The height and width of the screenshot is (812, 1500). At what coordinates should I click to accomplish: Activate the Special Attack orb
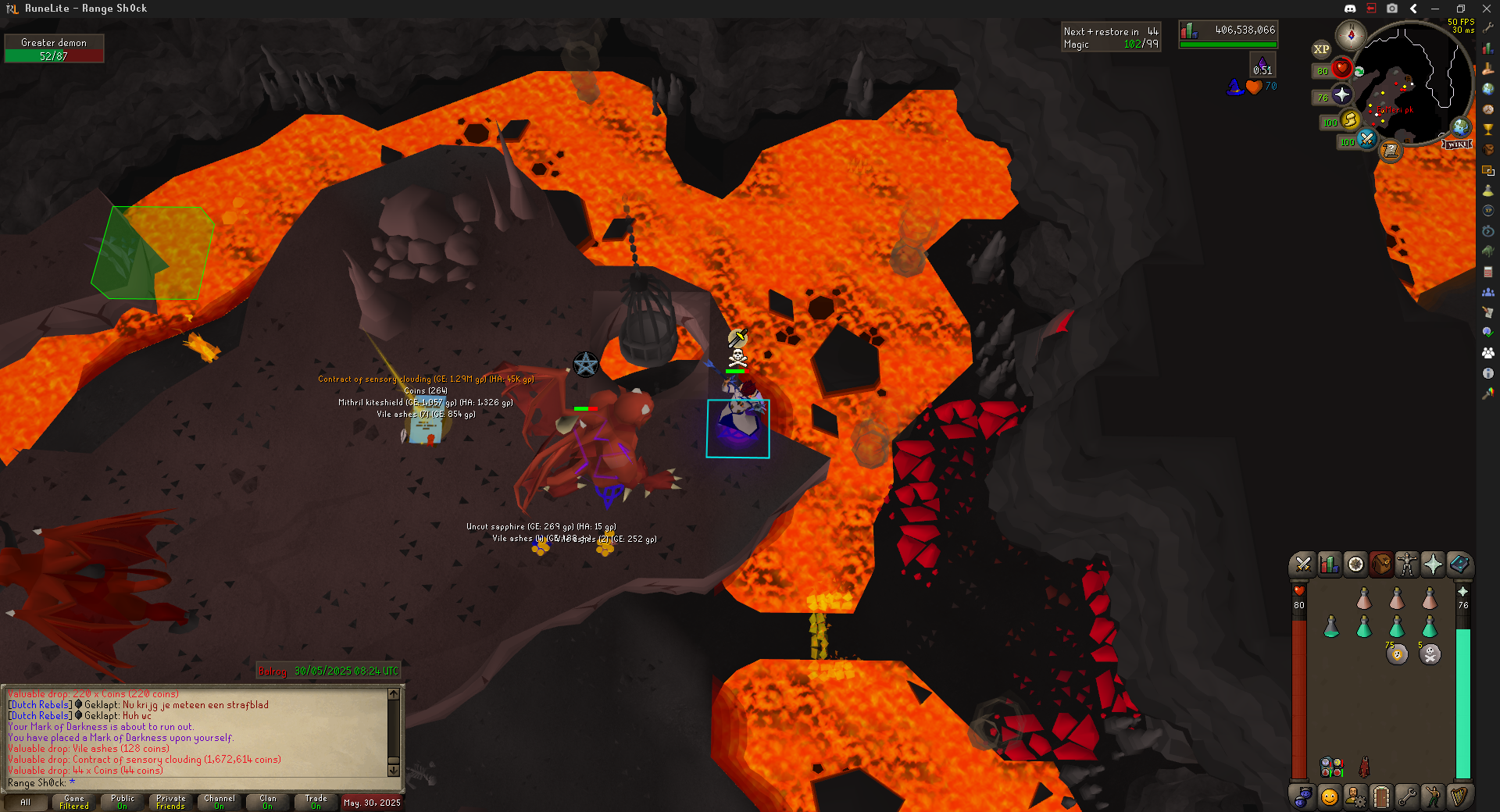point(1366,139)
